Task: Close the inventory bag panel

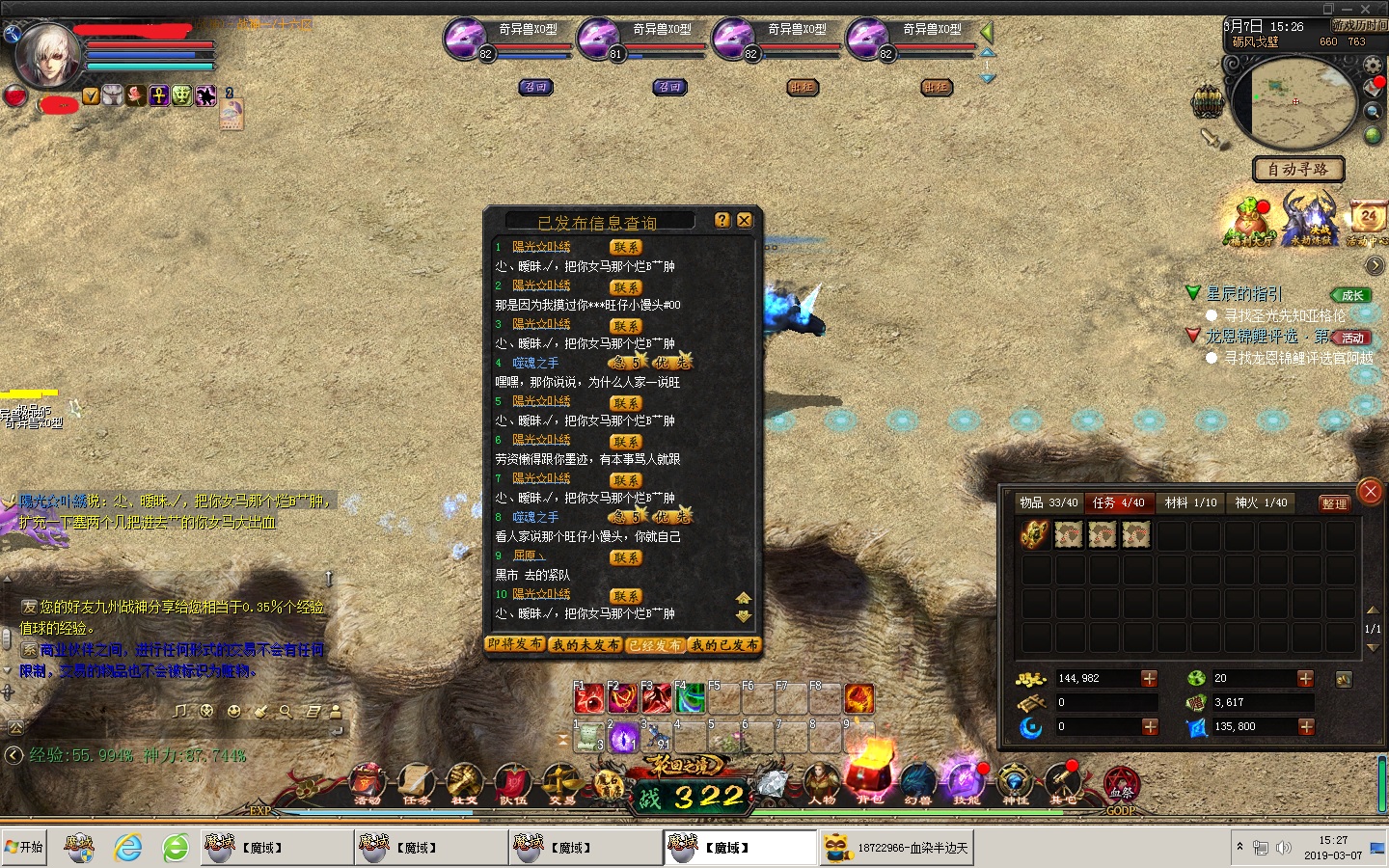Action: (x=1370, y=492)
